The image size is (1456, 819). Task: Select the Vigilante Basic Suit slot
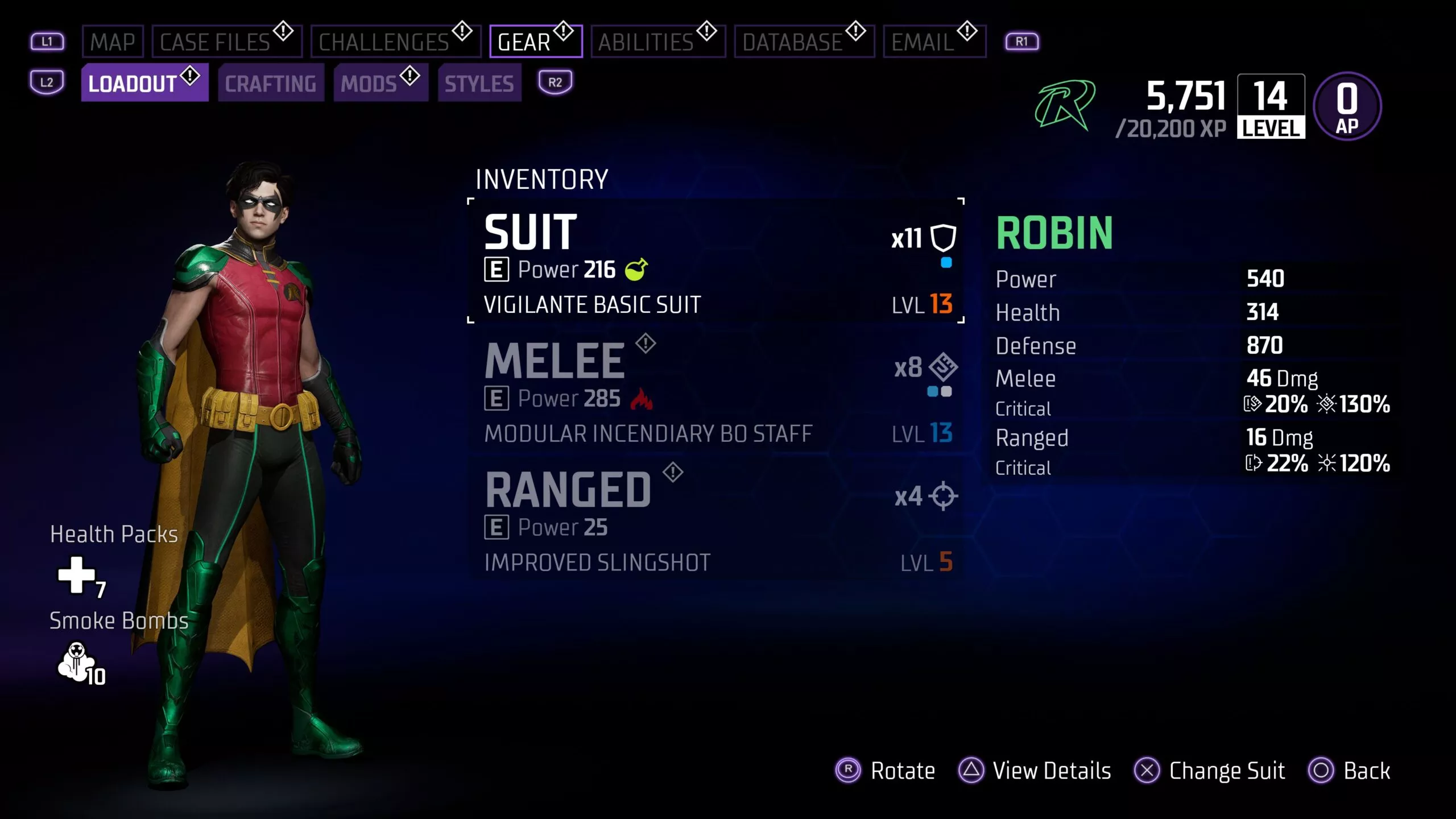tap(715, 262)
